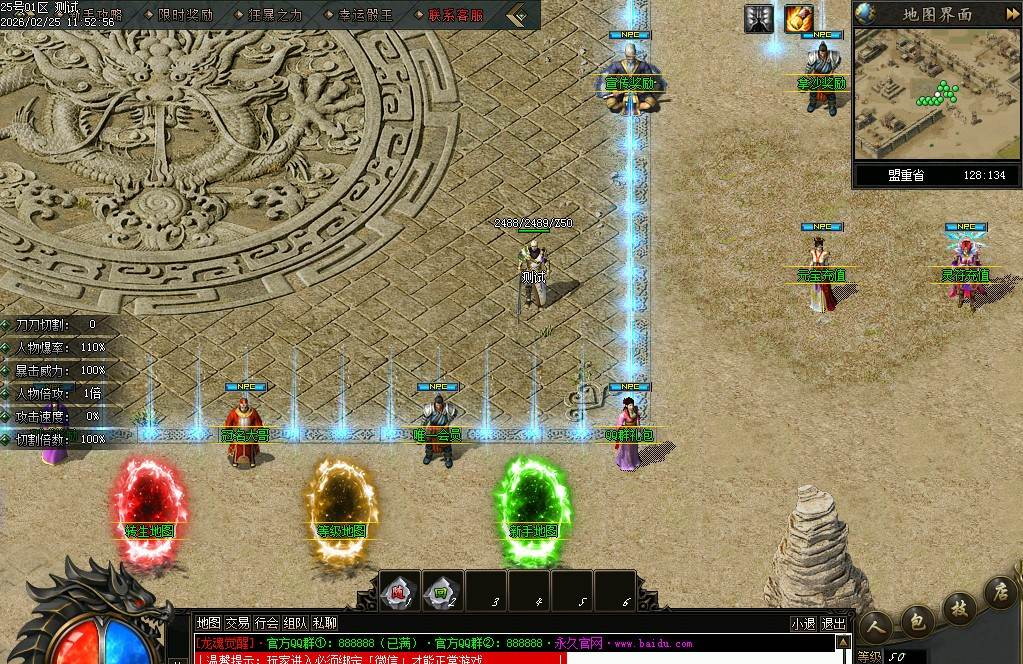The height and width of the screenshot is (664, 1023).
Task: Select hotbar slot 2 with the 回 stone
Action: click(443, 591)
